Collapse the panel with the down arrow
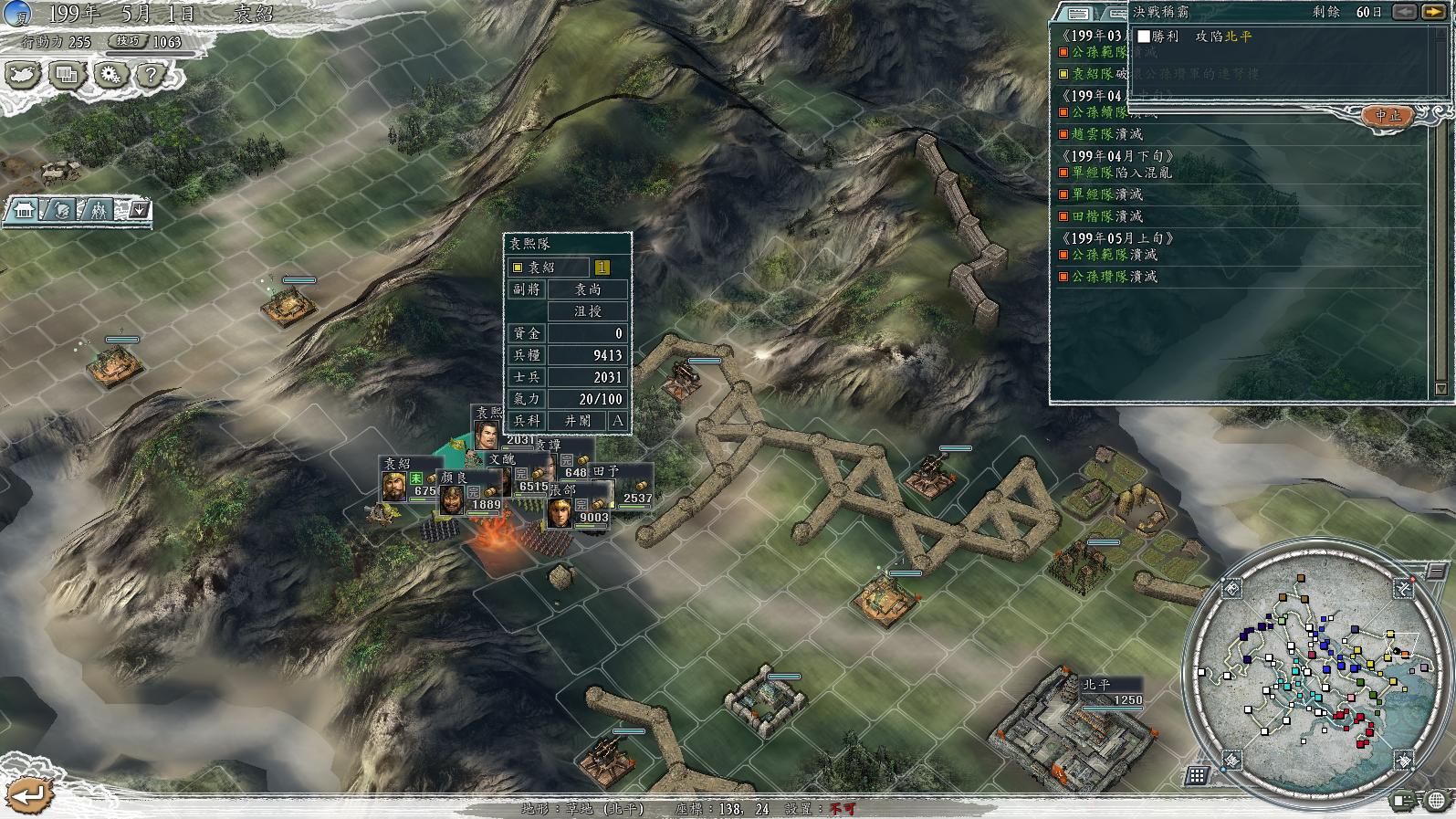Viewport: 1456px width, 819px height. click(139, 210)
